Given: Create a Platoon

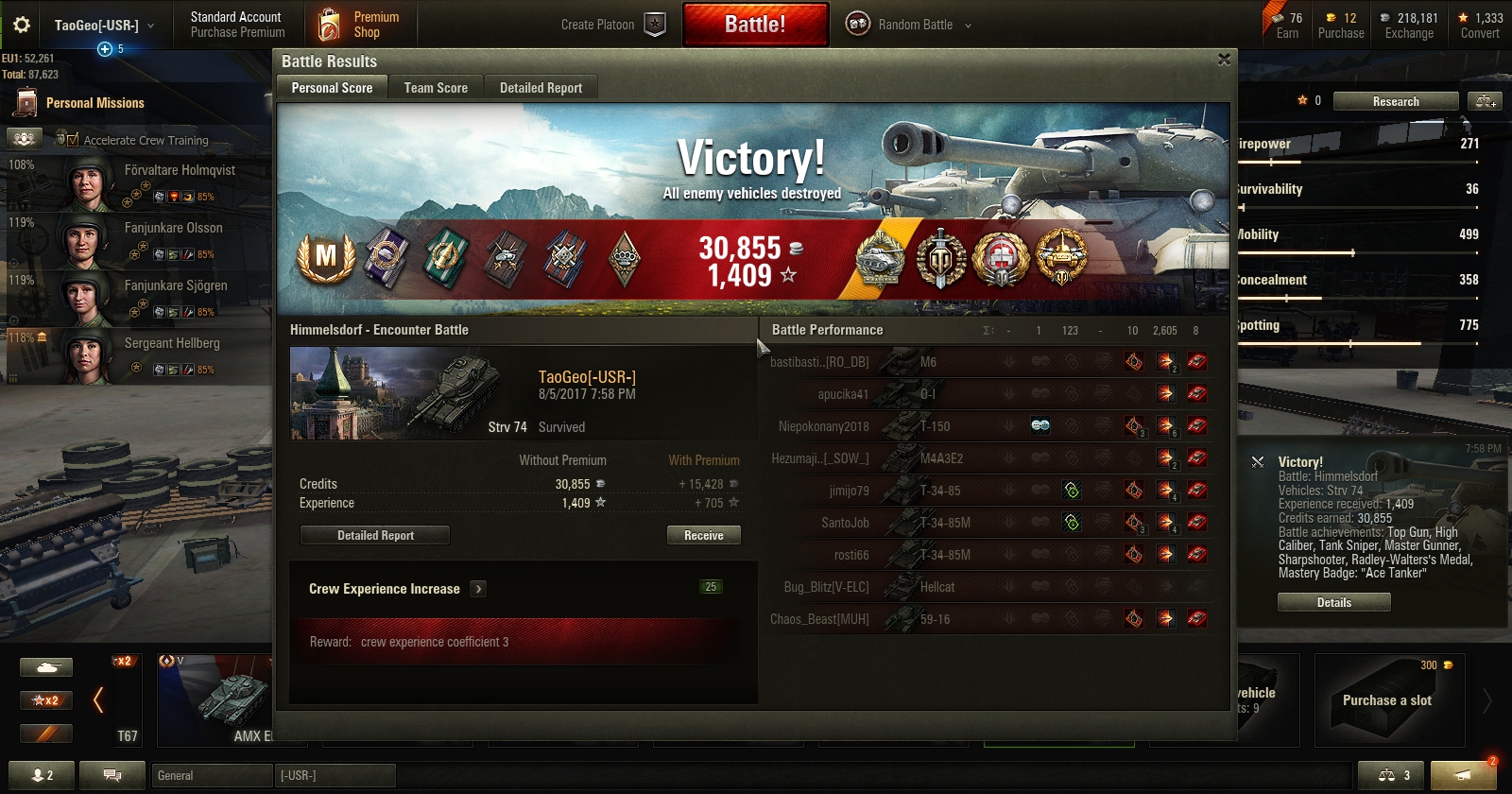Looking at the screenshot, I should (x=612, y=25).
